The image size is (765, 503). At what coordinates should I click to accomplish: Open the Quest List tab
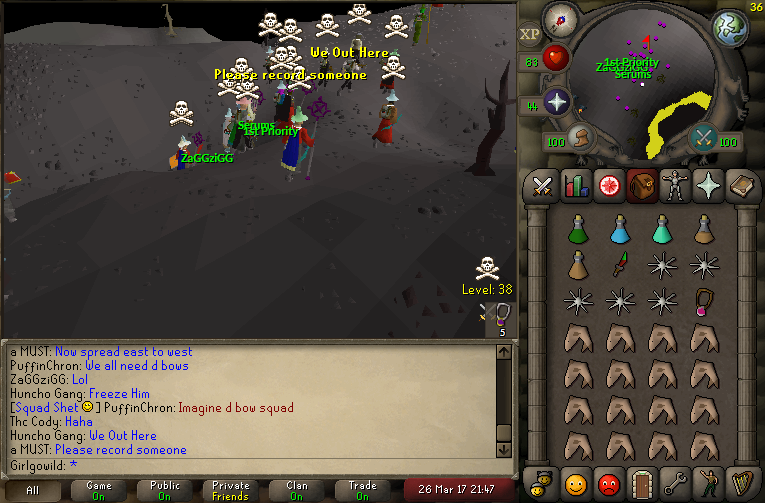point(608,187)
